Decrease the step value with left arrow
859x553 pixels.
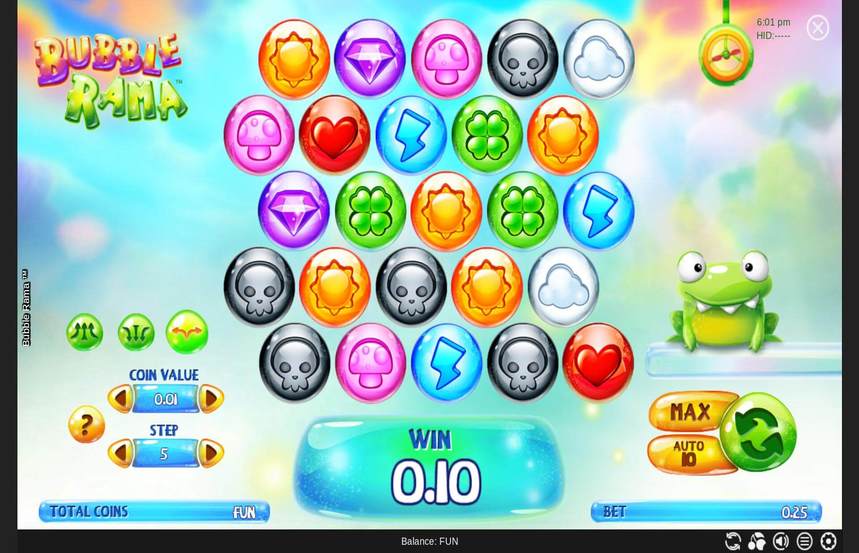pos(120,453)
